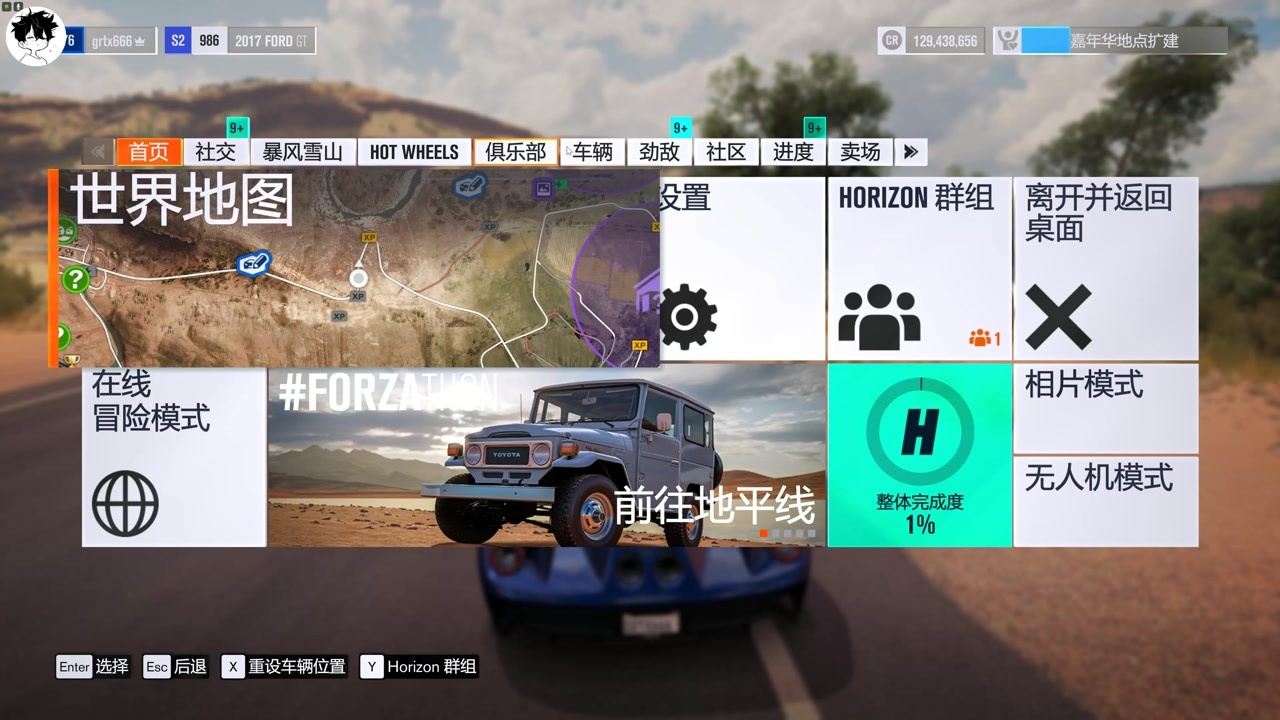Open the 俱乐部 club tab

516,152
